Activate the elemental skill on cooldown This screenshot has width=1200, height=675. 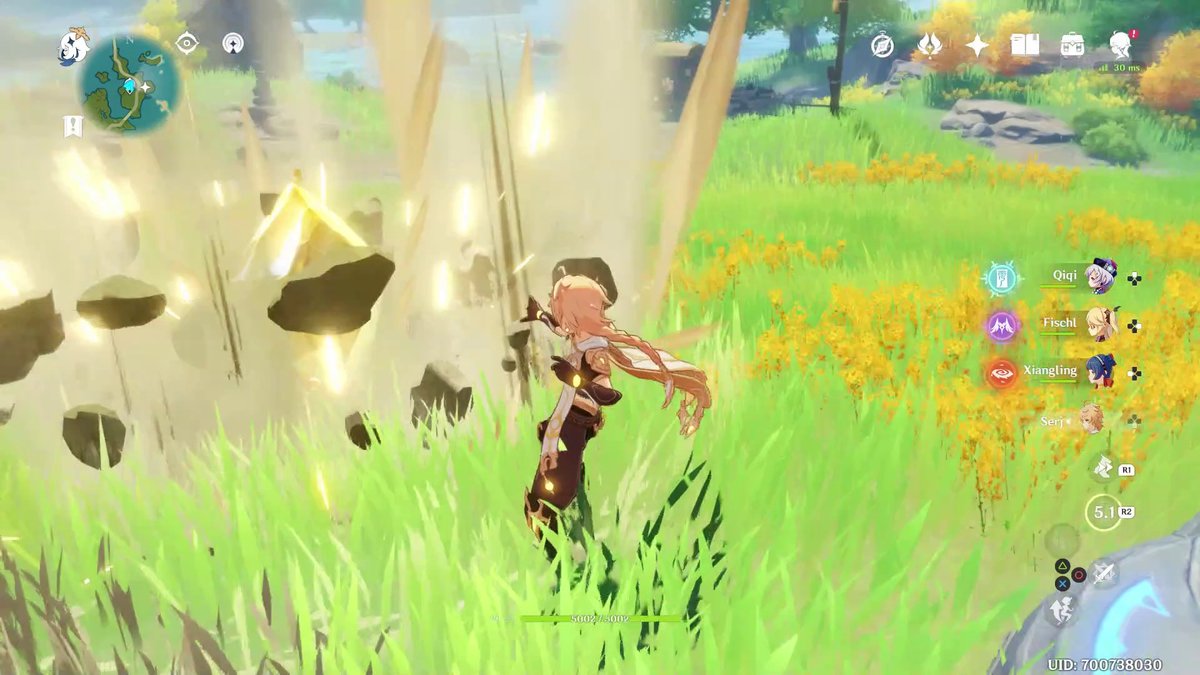pyautogui.click(x=1103, y=513)
